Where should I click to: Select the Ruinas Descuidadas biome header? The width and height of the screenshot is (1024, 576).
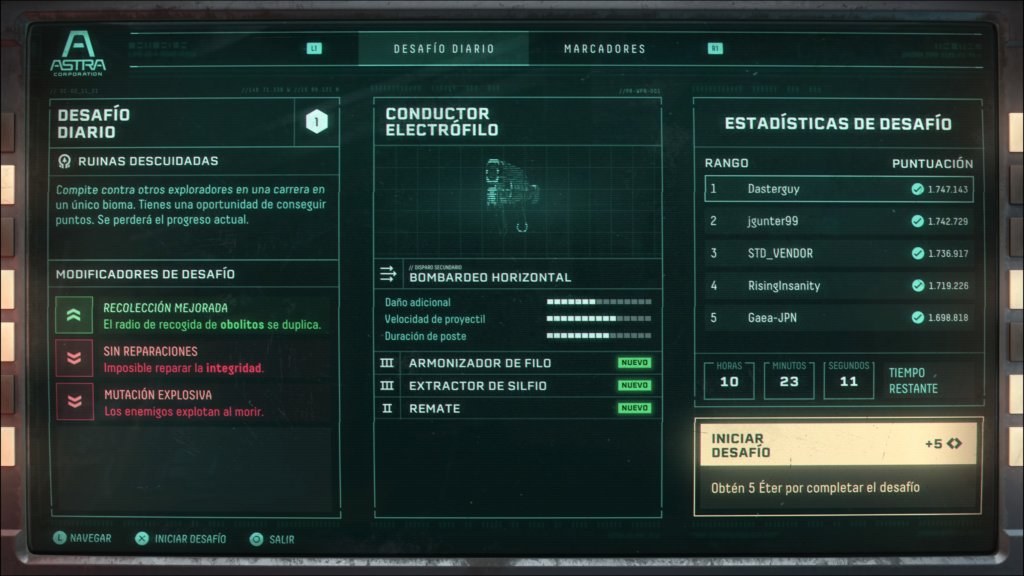[195, 160]
